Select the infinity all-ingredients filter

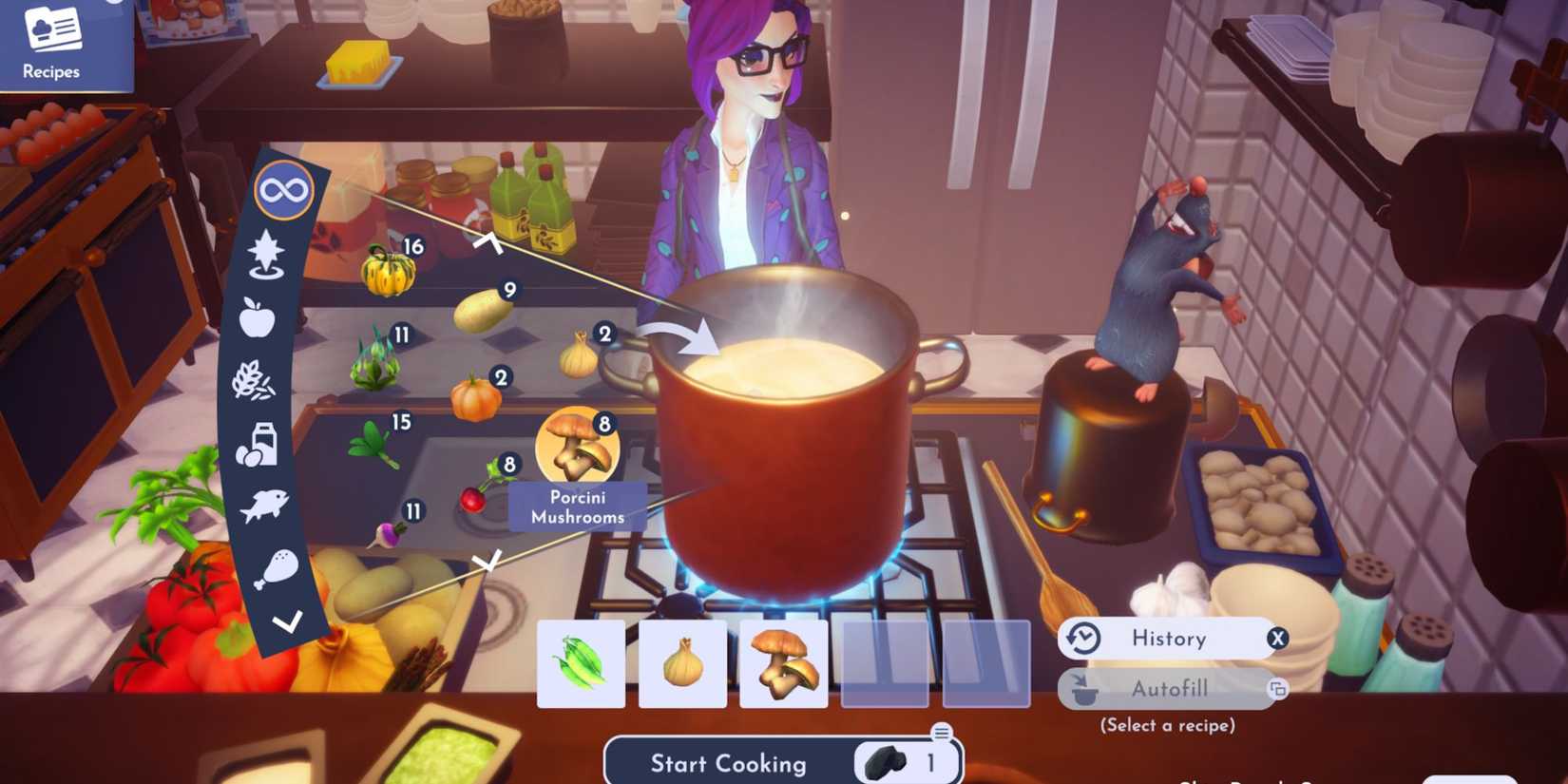(284, 189)
